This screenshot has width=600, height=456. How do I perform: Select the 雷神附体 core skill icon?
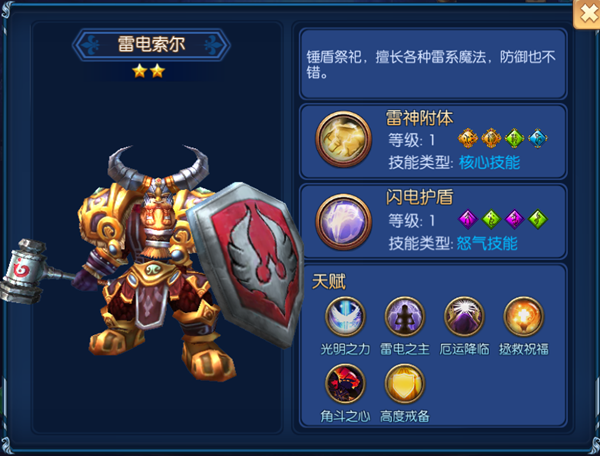[x=340, y=137]
